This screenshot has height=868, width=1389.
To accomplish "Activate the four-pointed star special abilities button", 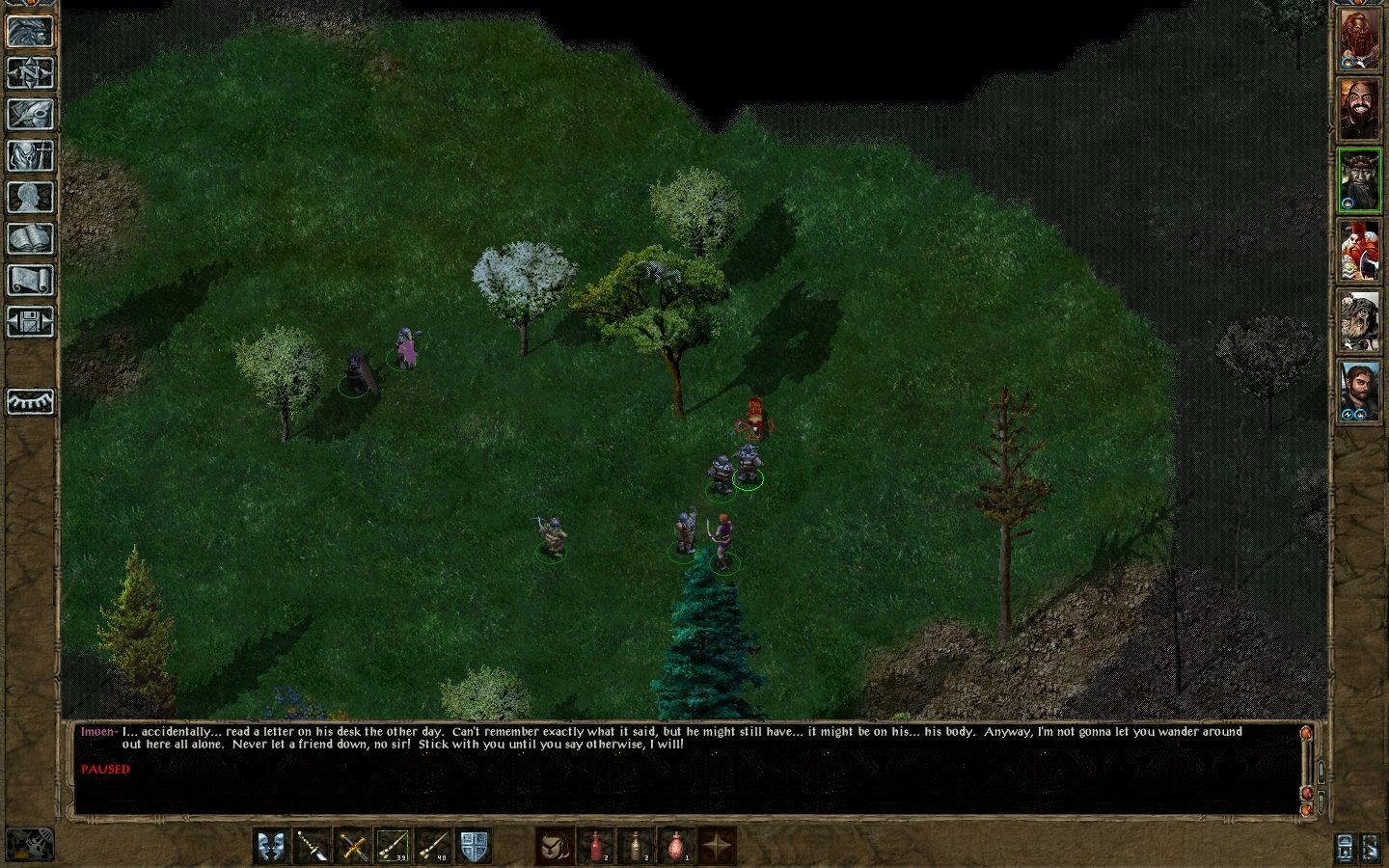I will click(717, 847).
